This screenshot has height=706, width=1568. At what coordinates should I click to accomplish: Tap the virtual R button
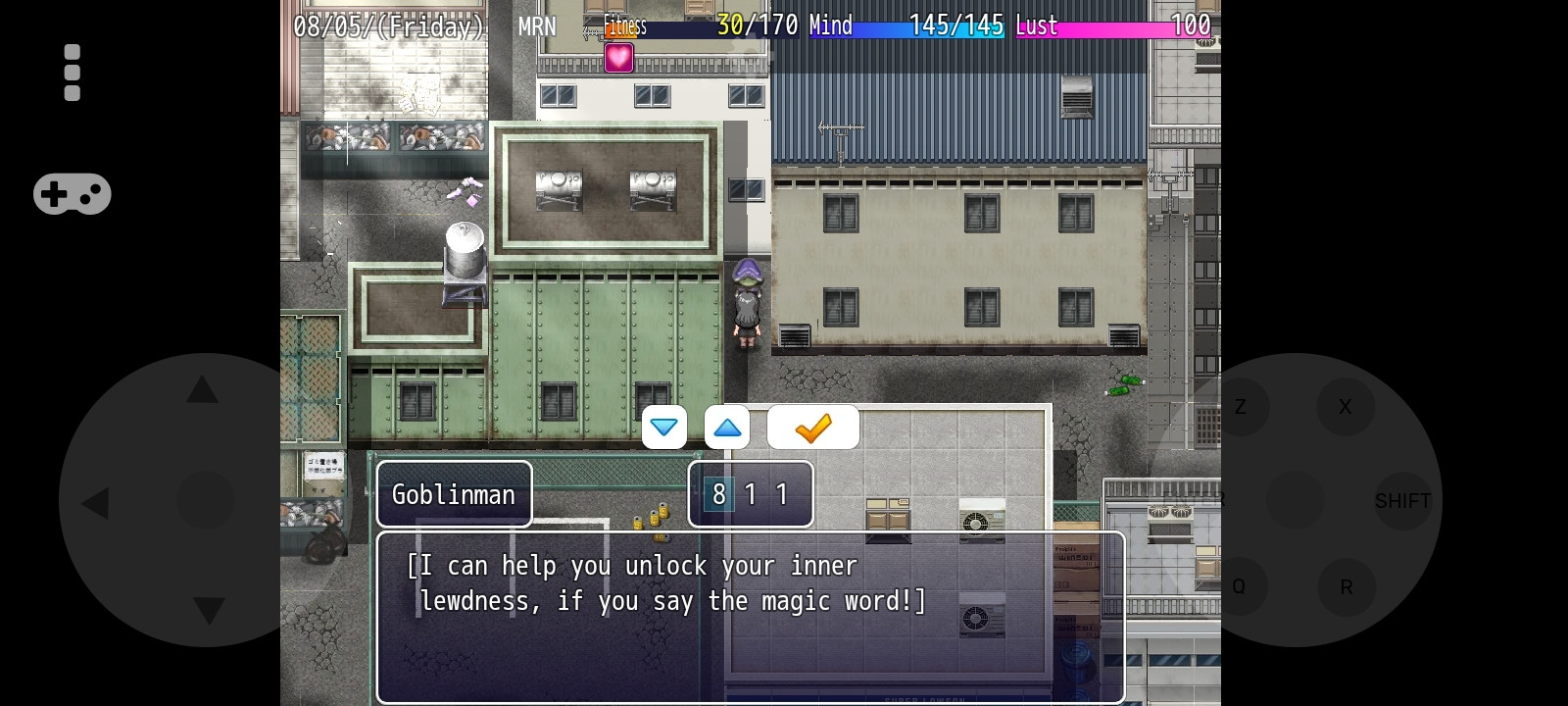tap(1347, 586)
